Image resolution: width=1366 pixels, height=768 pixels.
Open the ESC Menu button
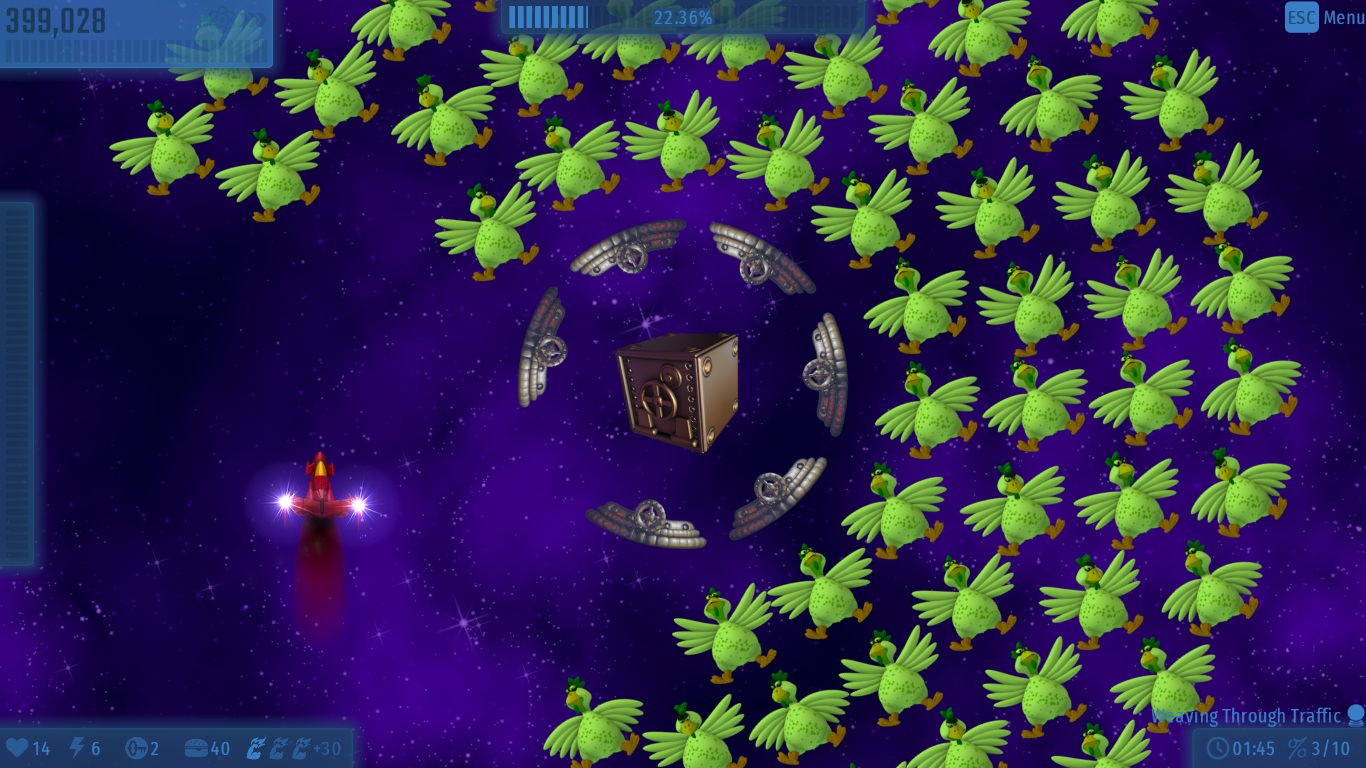click(1323, 17)
